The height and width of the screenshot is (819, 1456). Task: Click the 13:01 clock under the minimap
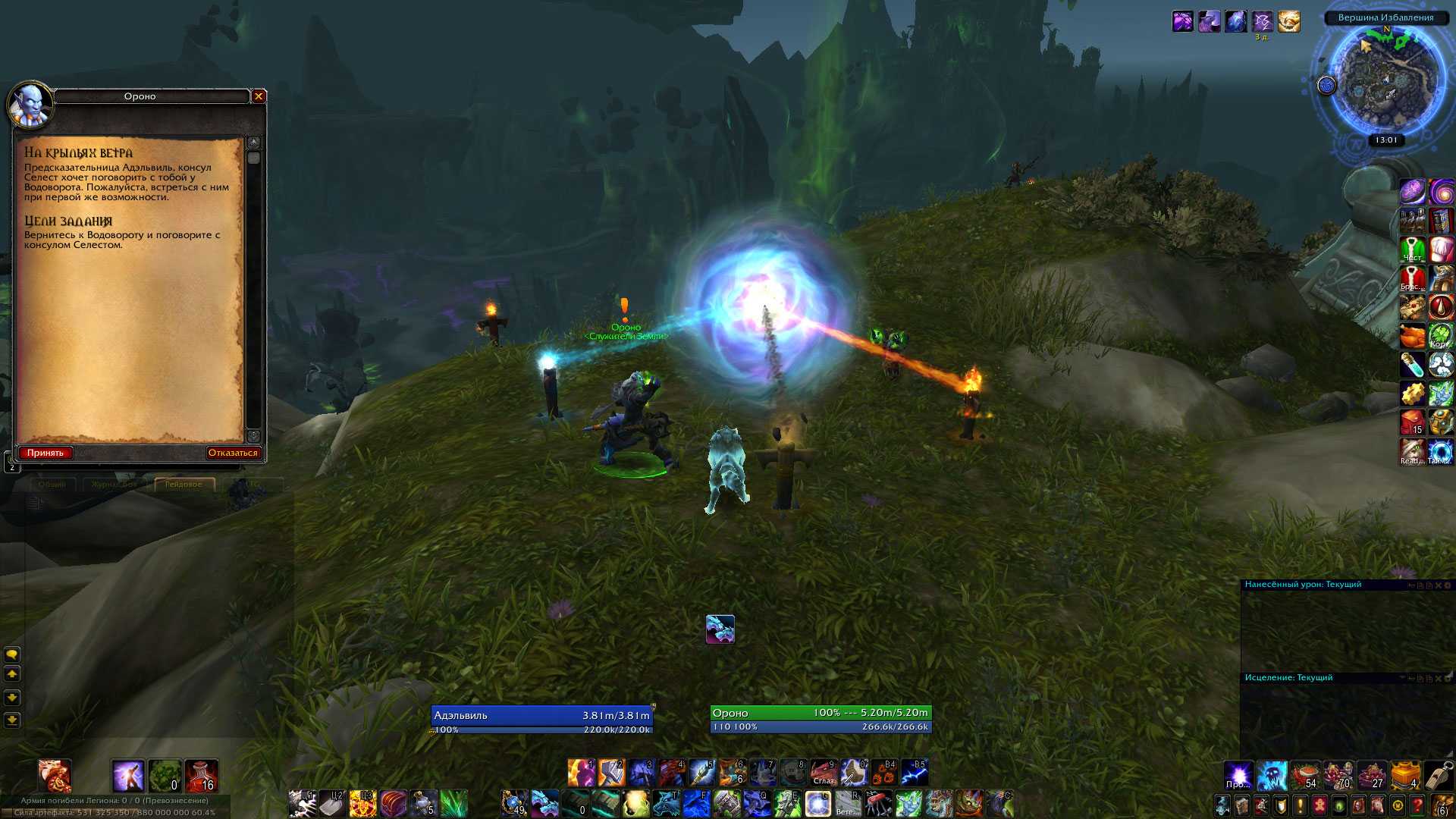click(x=1386, y=140)
